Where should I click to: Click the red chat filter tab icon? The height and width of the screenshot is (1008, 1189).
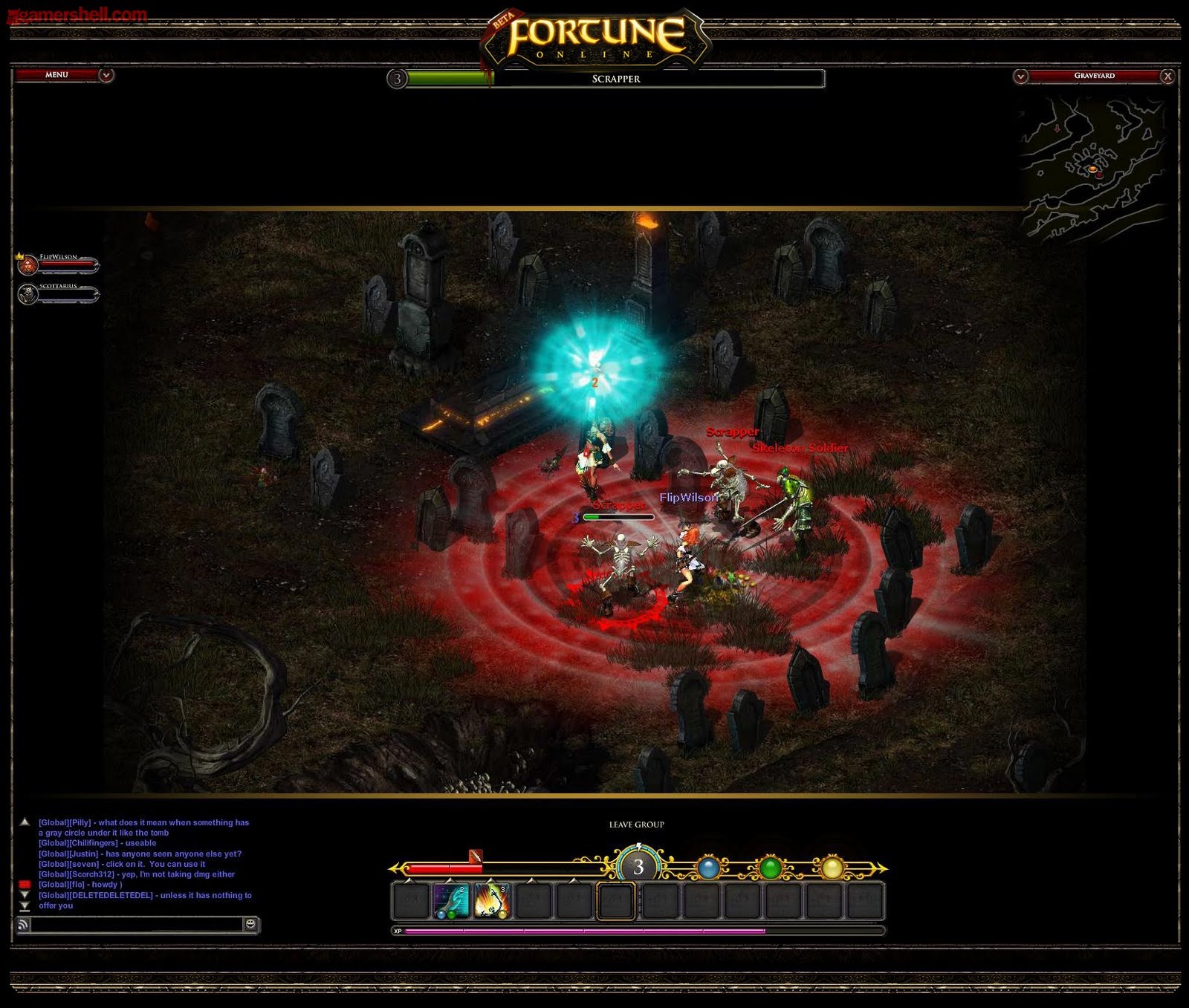[x=25, y=884]
